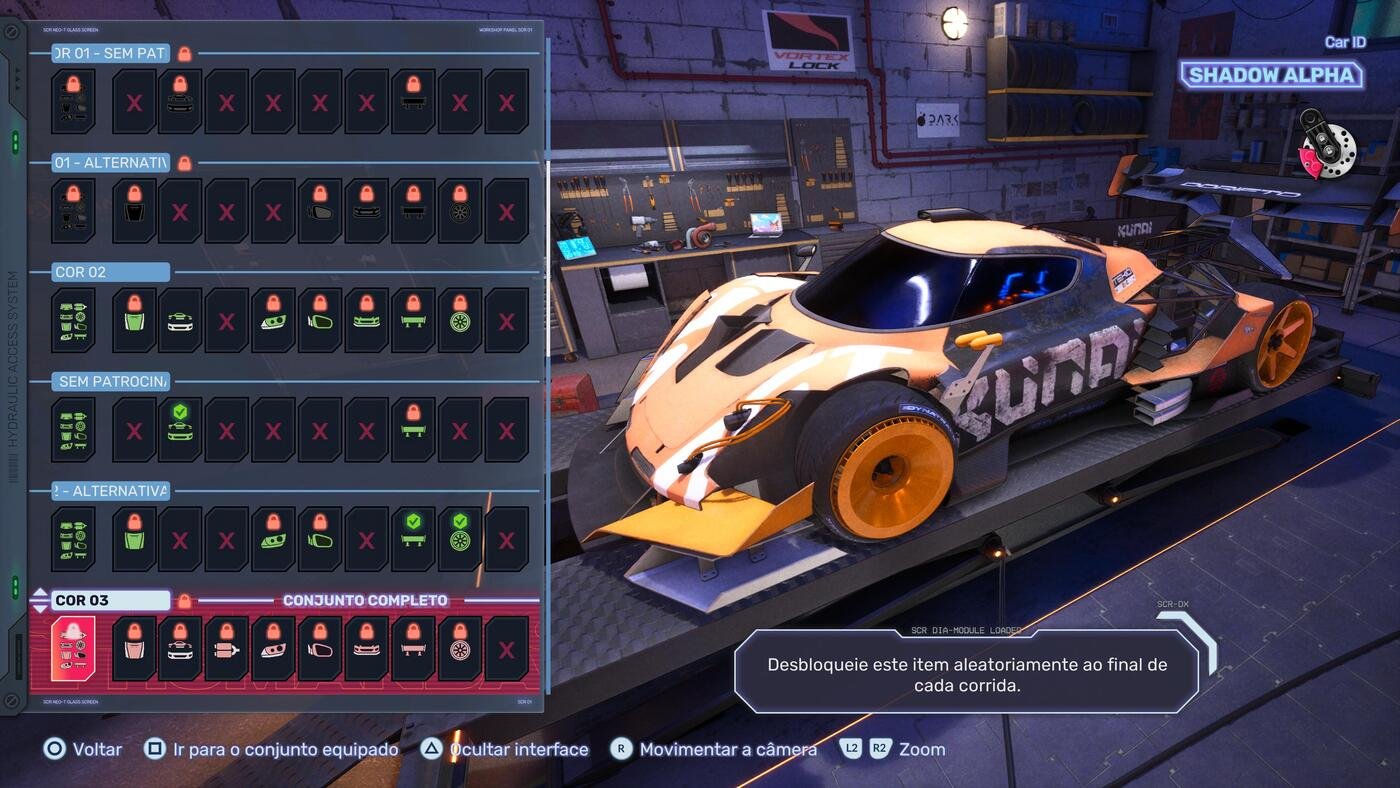Click the highlighted COR 03 row header
This screenshot has height=788, width=1400.
point(110,600)
